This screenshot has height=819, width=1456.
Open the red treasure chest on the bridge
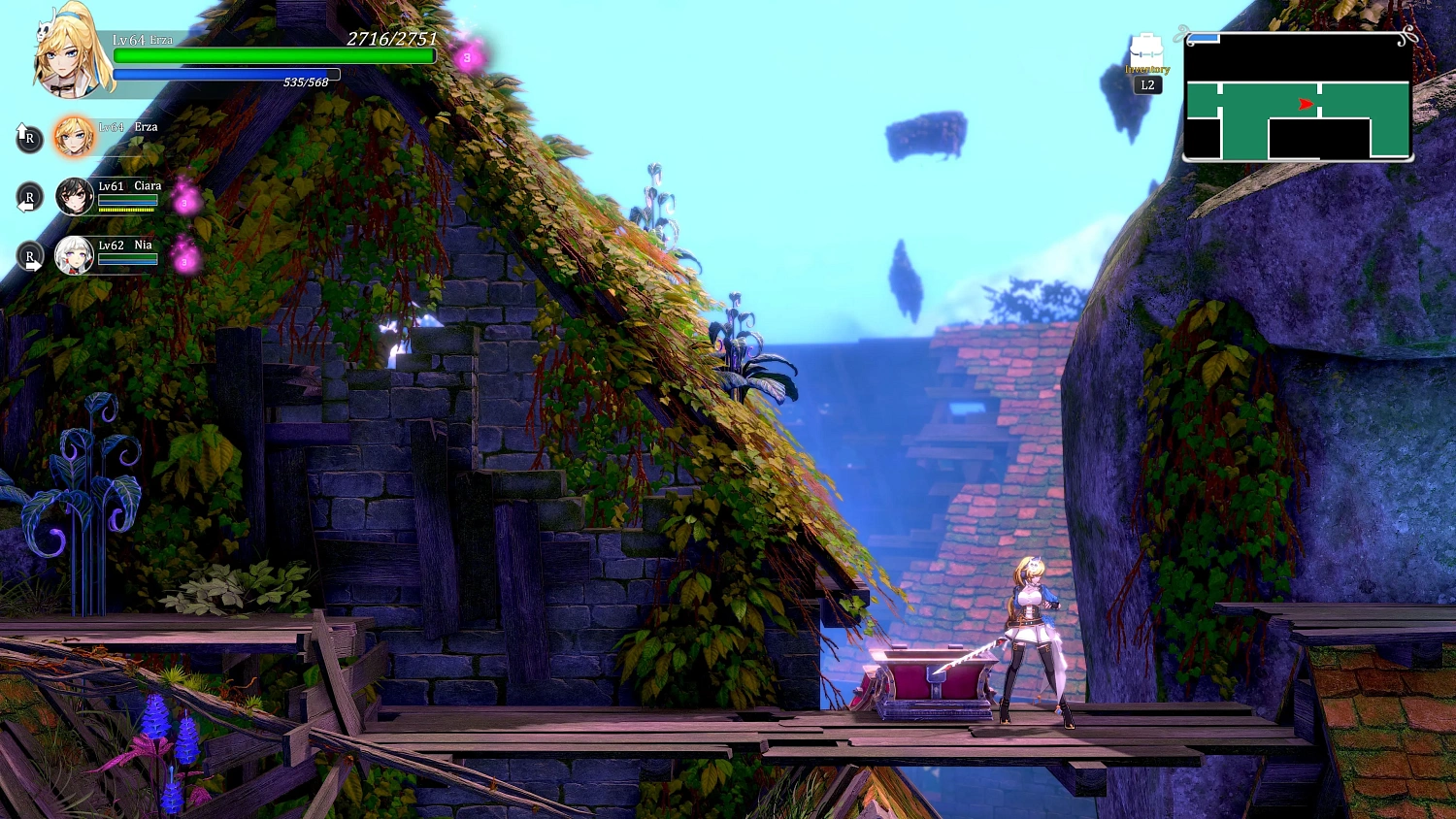click(x=932, y=679)
